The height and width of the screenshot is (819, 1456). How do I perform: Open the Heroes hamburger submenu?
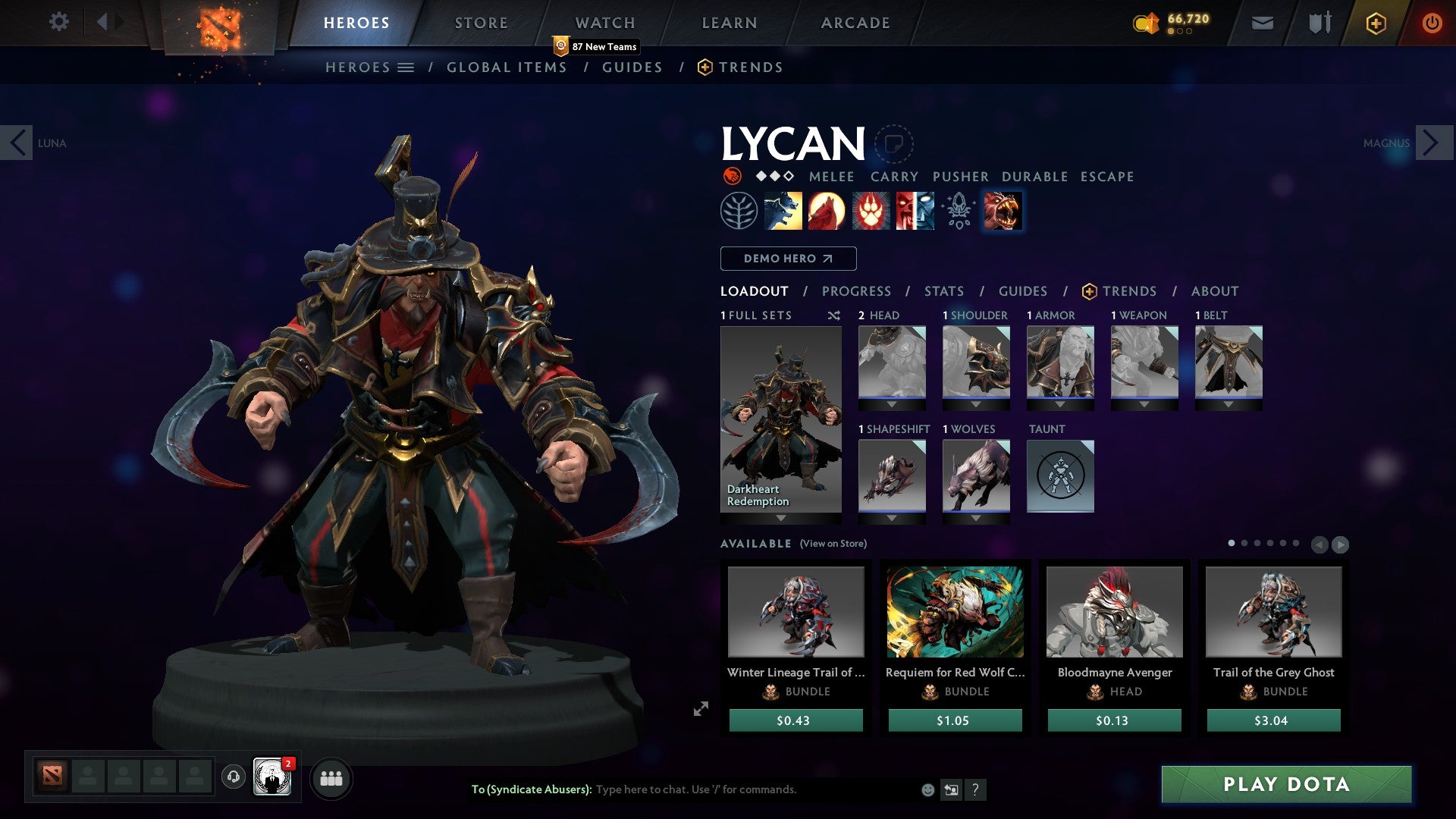(x=406, y=67)
